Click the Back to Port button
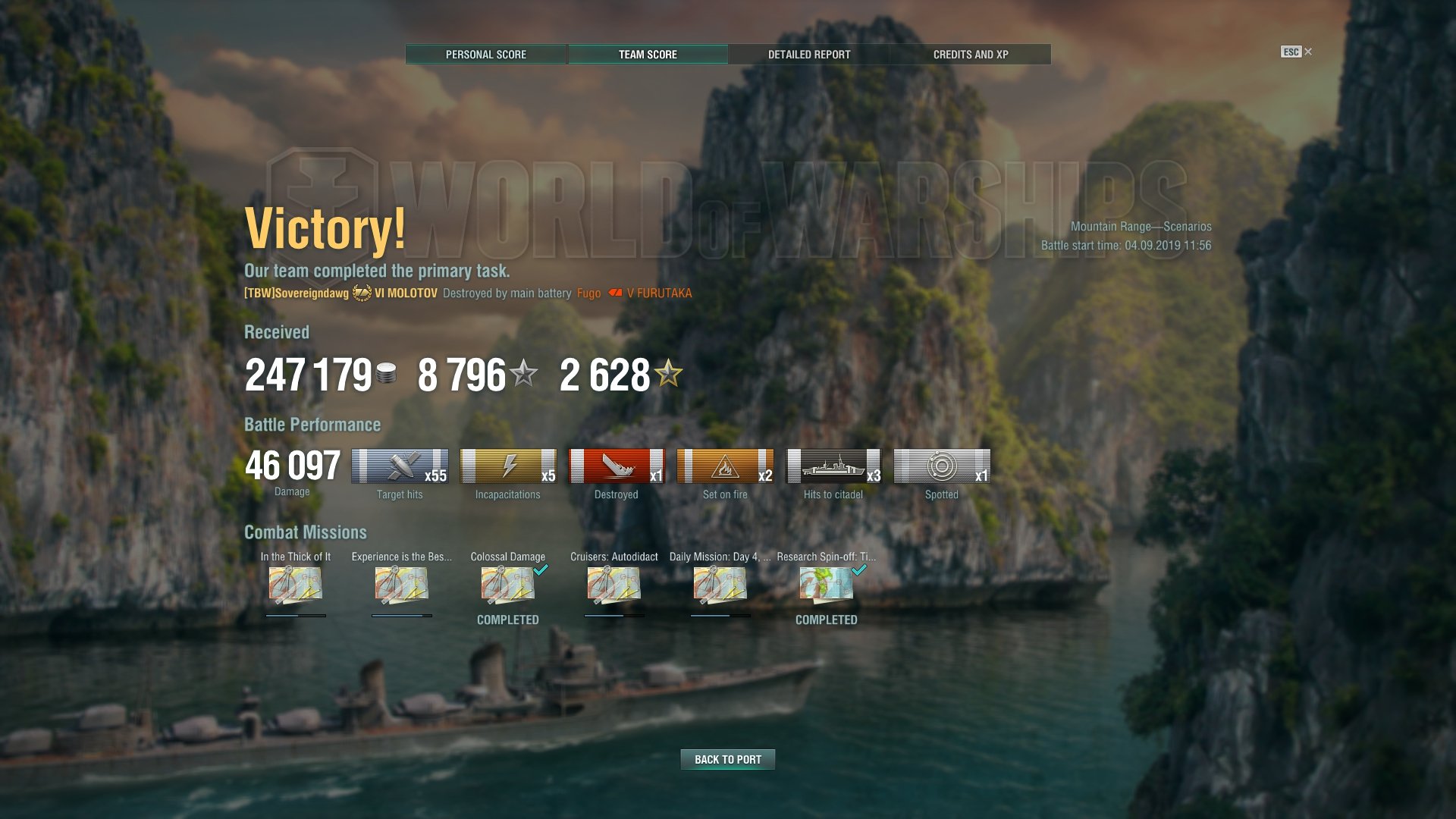This screenshot has width=1456, height=819. [727, 759]
